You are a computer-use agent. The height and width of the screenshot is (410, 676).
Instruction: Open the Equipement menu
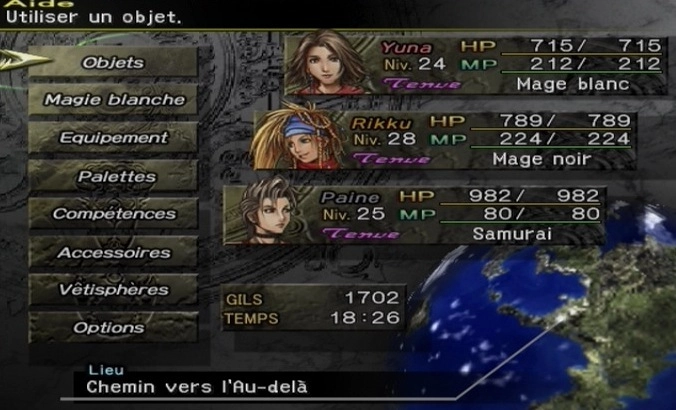[114, 138]
